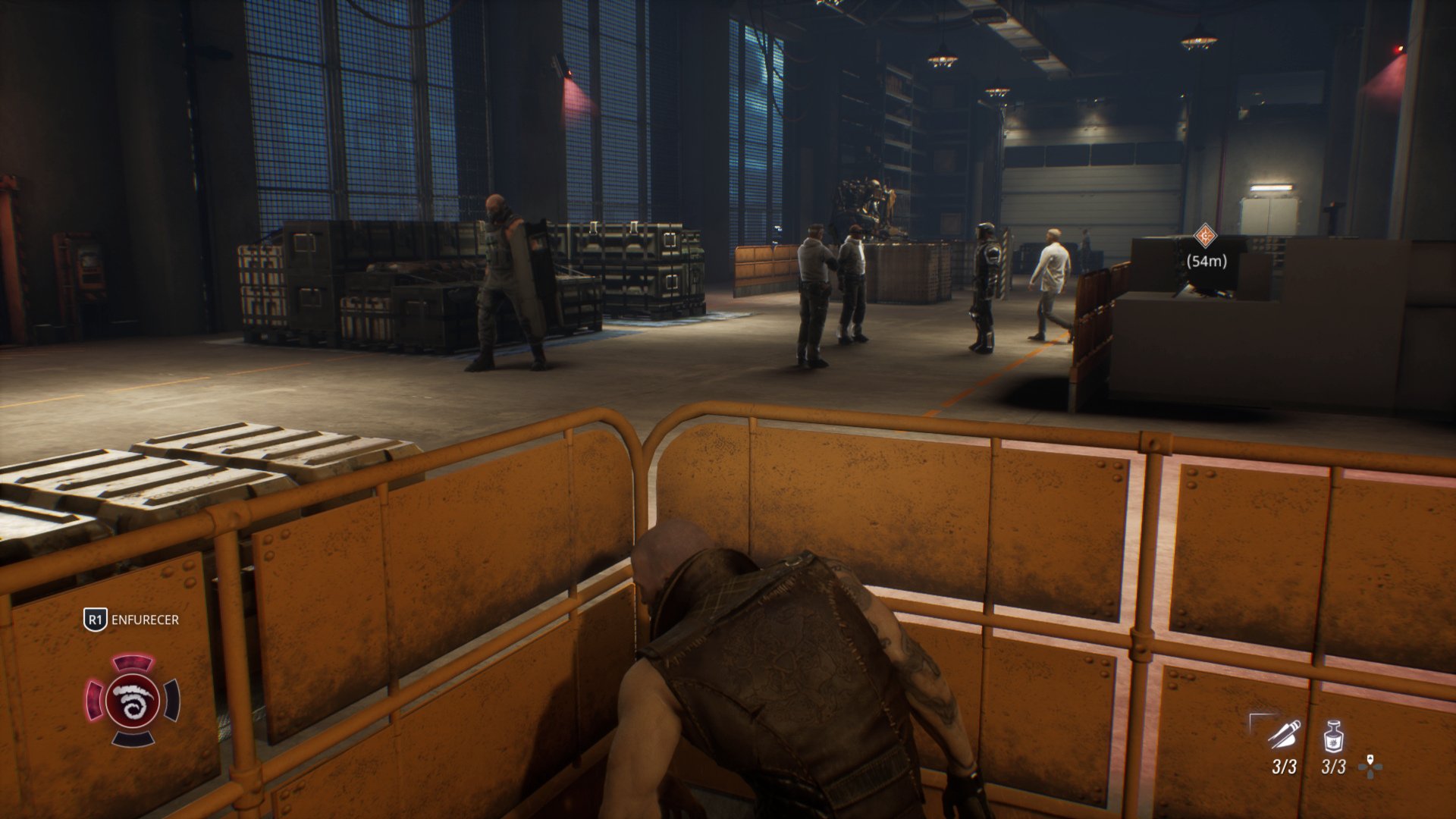
Task: Click the orange objective marker at 54m
Action: coord(1205,236)
